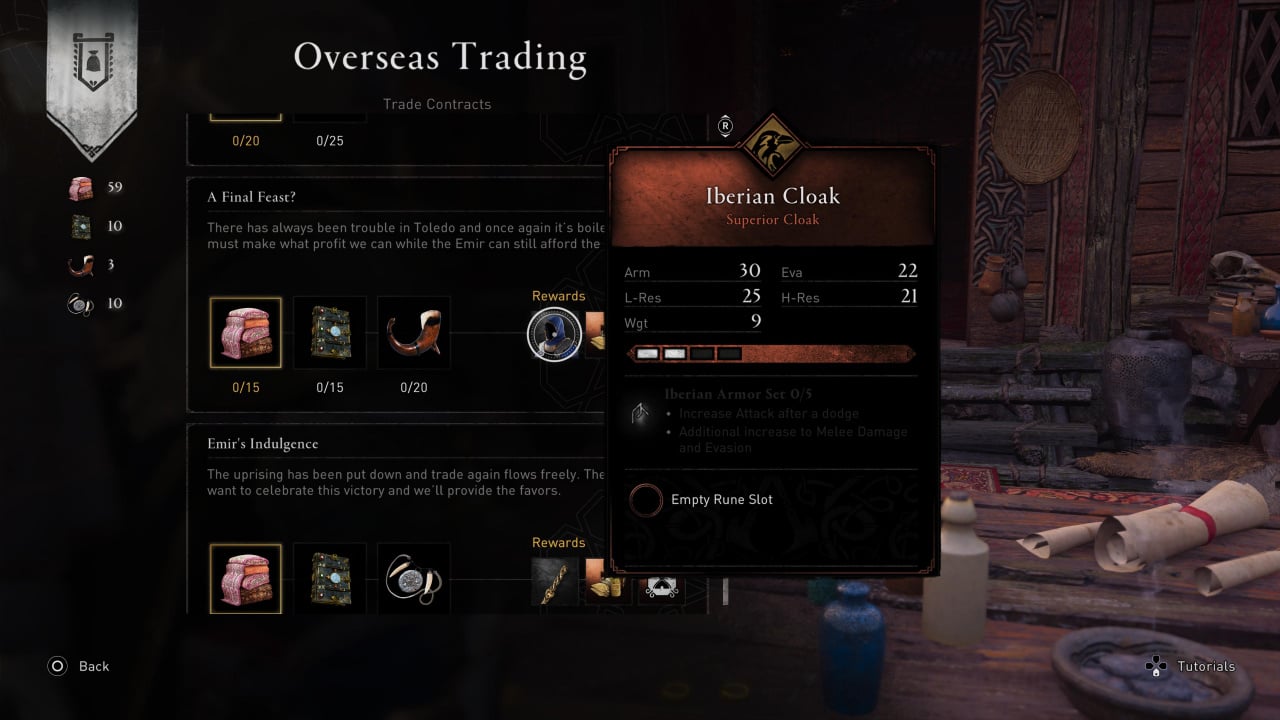Screen dimensions: 1280x720
Task: Choose jeweled book in Emir's Indulgence
Action: (x=330, y=579)
